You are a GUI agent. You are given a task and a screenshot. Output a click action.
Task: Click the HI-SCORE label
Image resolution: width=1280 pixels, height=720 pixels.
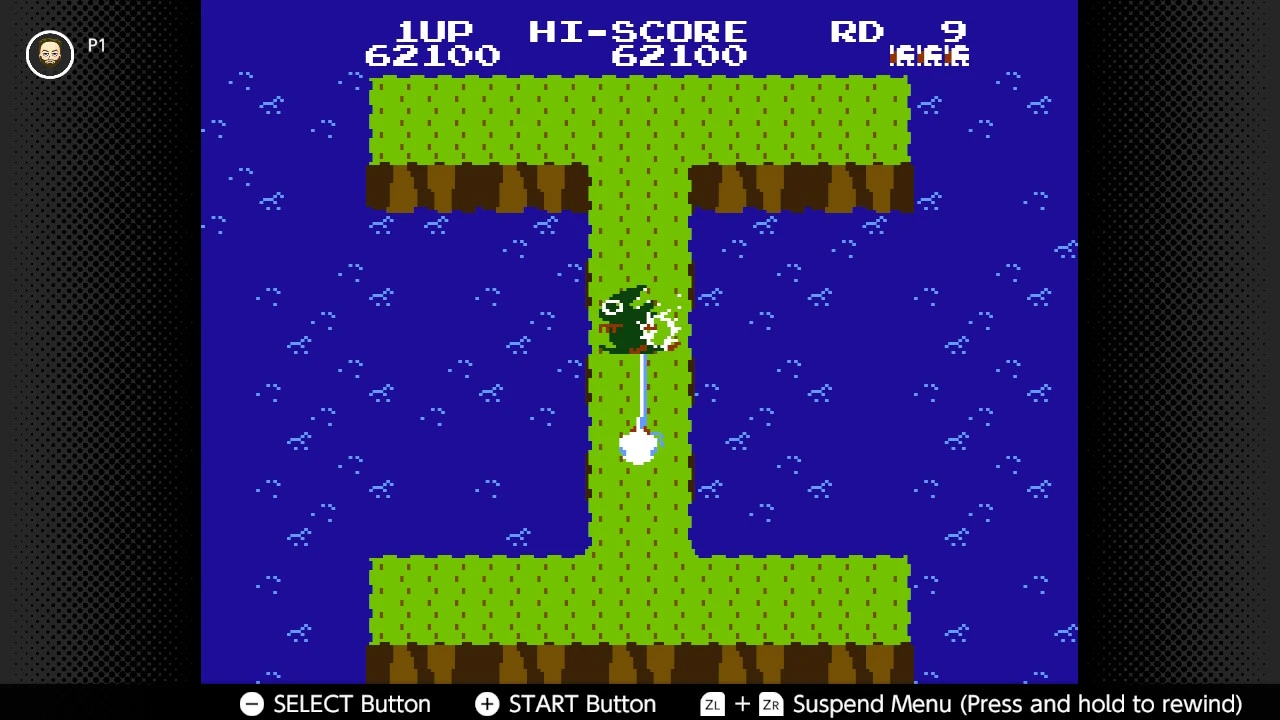coord(637,31)
